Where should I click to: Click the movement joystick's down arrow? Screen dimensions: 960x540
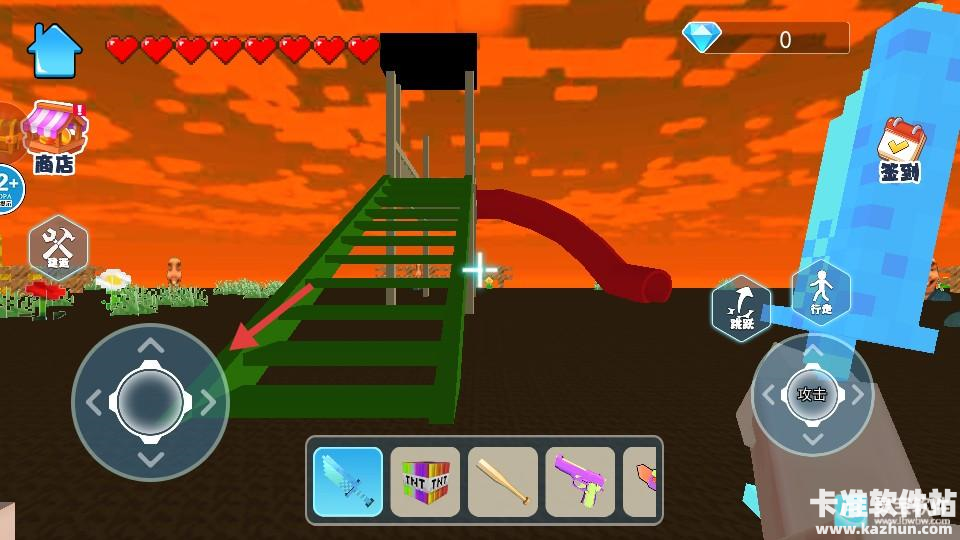tap(150, 458)
